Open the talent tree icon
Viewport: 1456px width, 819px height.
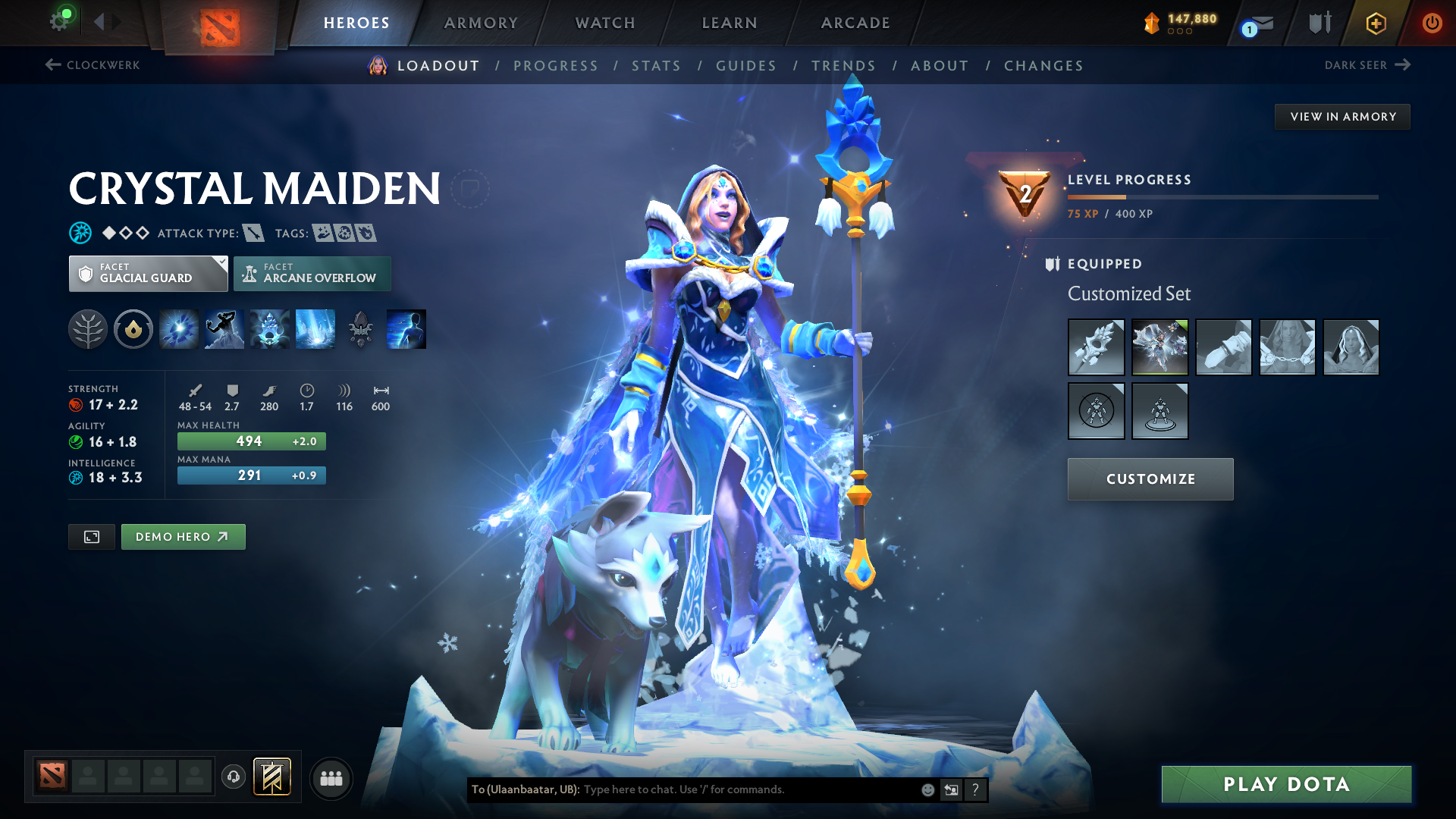point(88,329)
